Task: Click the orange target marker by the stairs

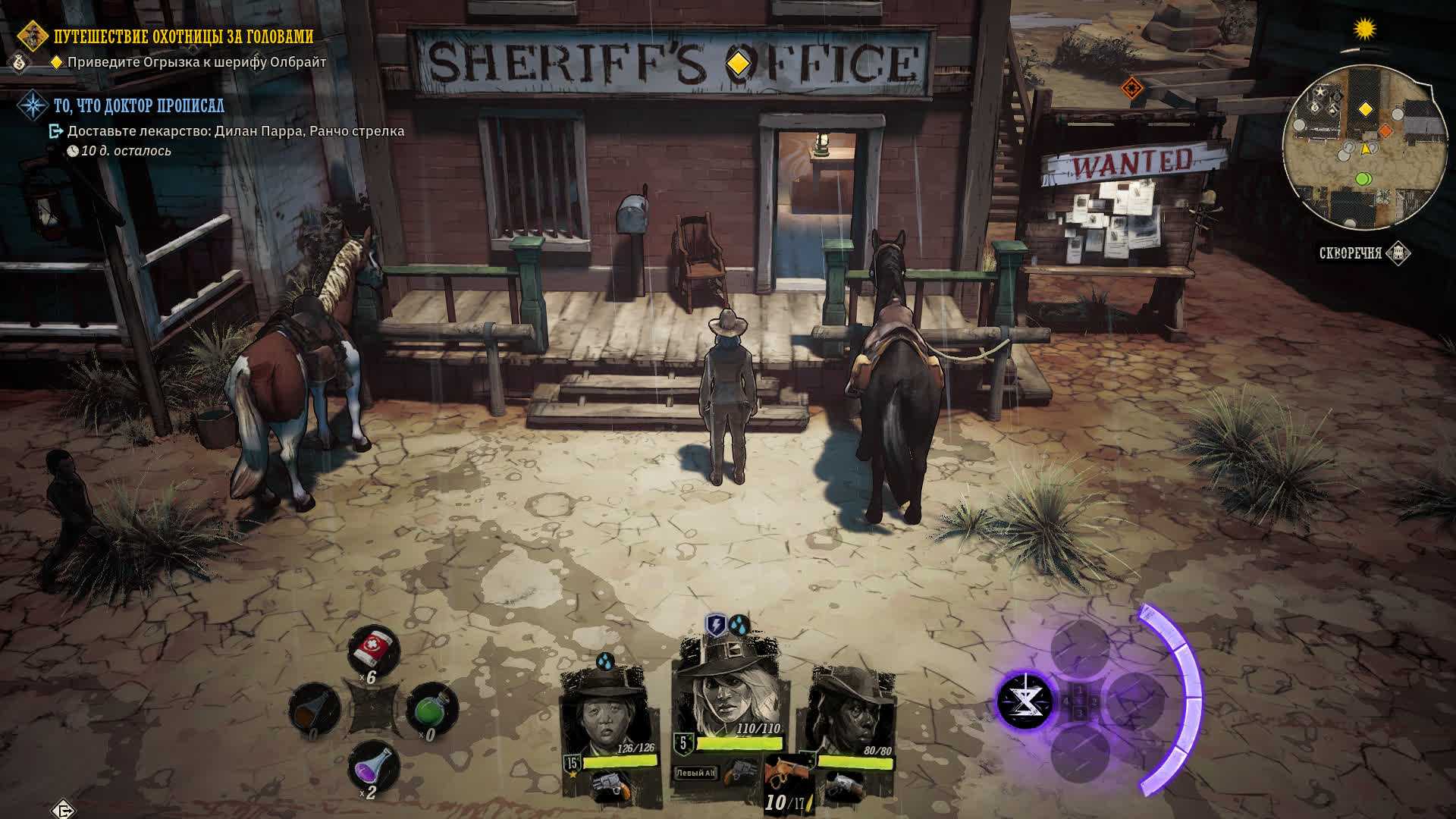Action: [1131, 88]
